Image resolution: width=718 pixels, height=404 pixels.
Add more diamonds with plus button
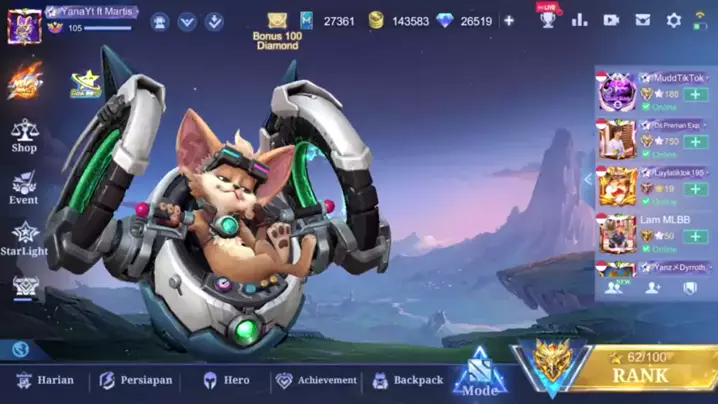point(509,20)
